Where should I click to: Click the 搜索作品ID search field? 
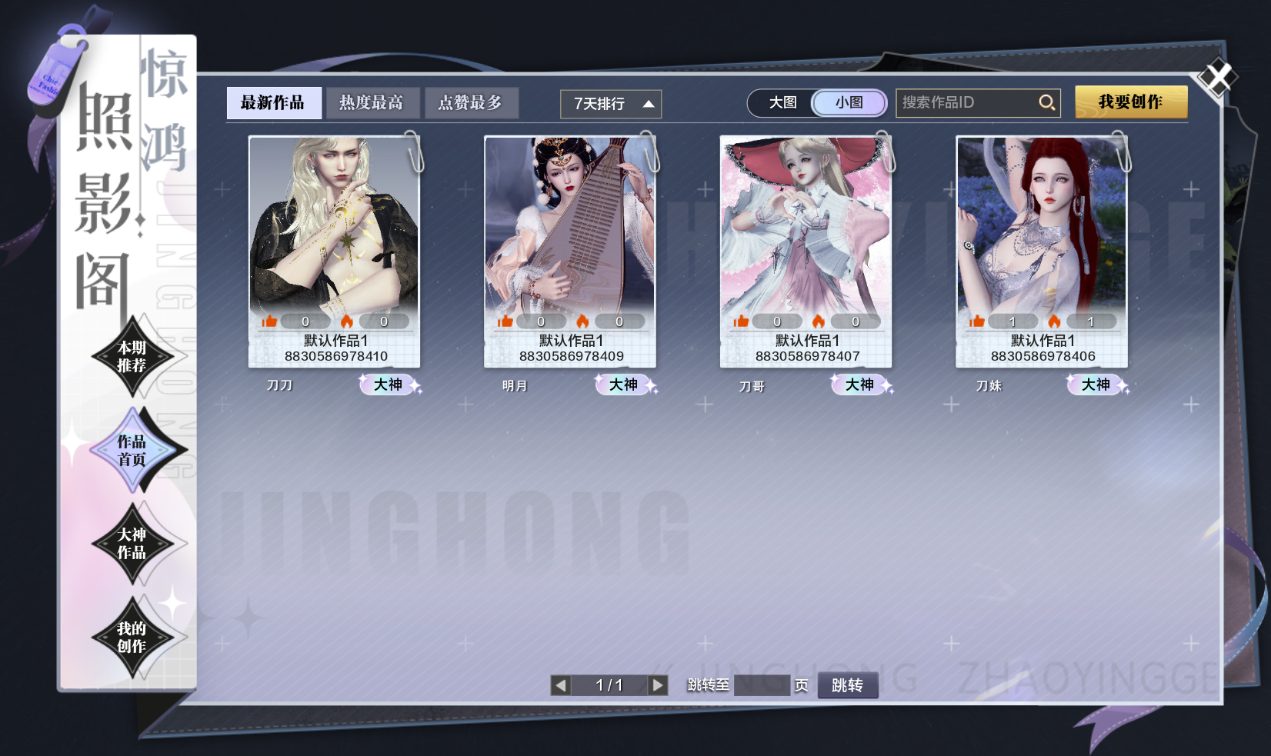pos(965,103)
